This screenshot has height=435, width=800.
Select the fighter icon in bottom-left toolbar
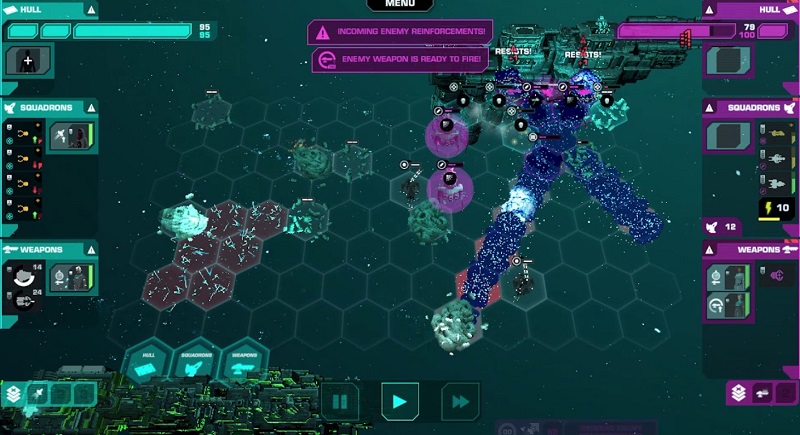tap(37, 394)
